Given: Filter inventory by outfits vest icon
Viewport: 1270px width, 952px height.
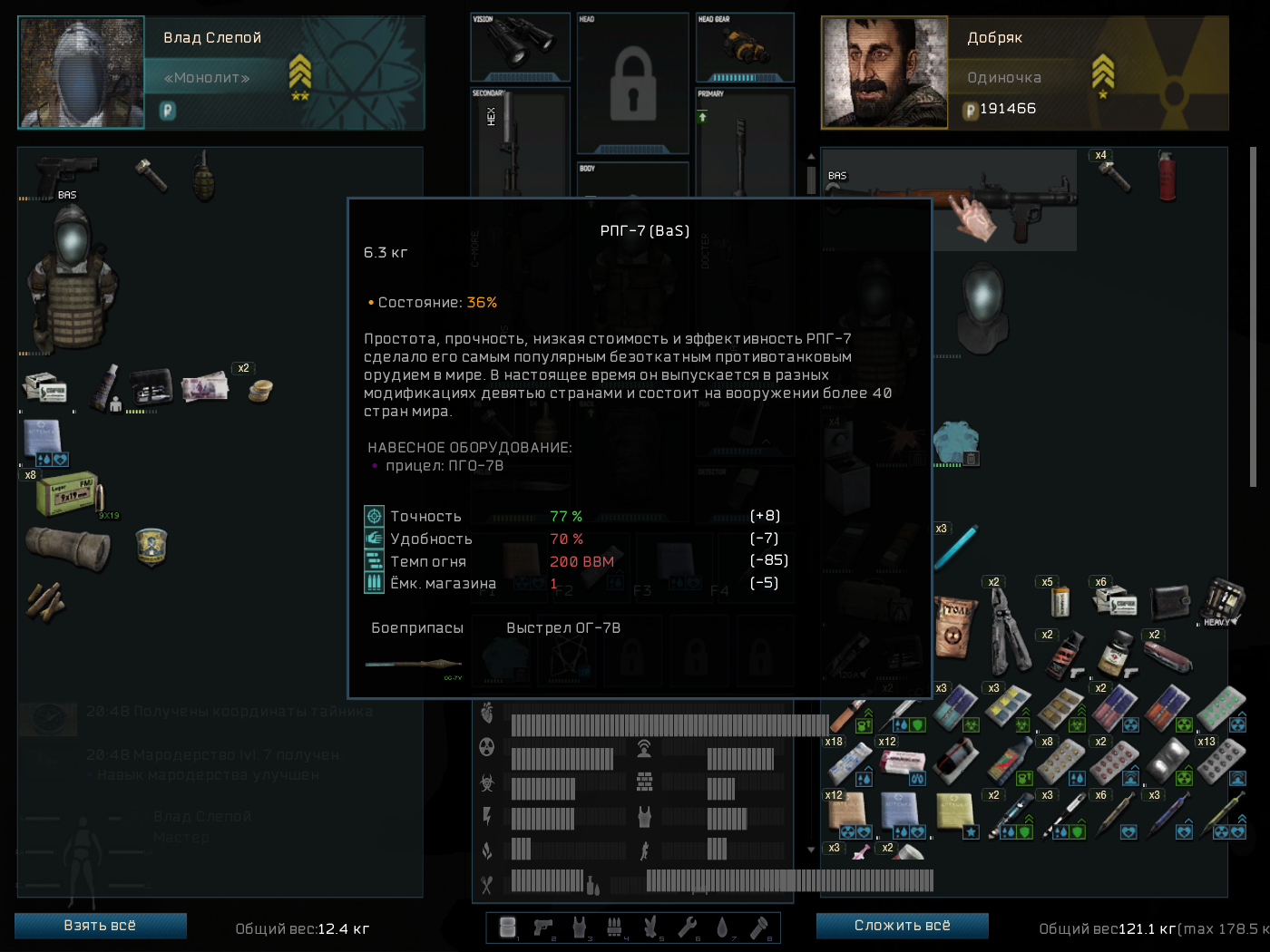Looking at the screenshot, I should click(579, 927).
